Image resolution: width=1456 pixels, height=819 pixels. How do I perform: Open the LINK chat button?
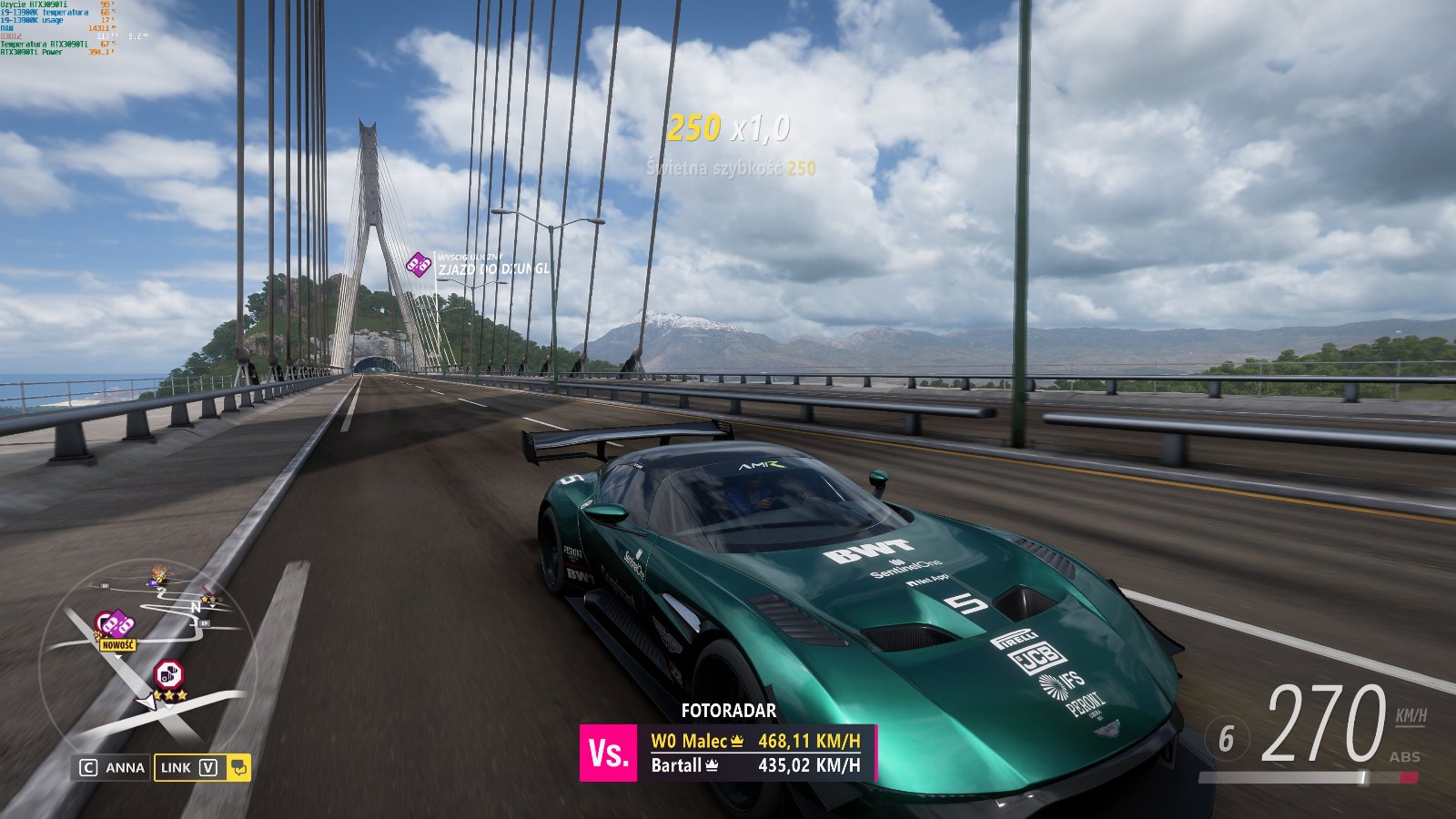pyautogui.click(x=189, y=767)
